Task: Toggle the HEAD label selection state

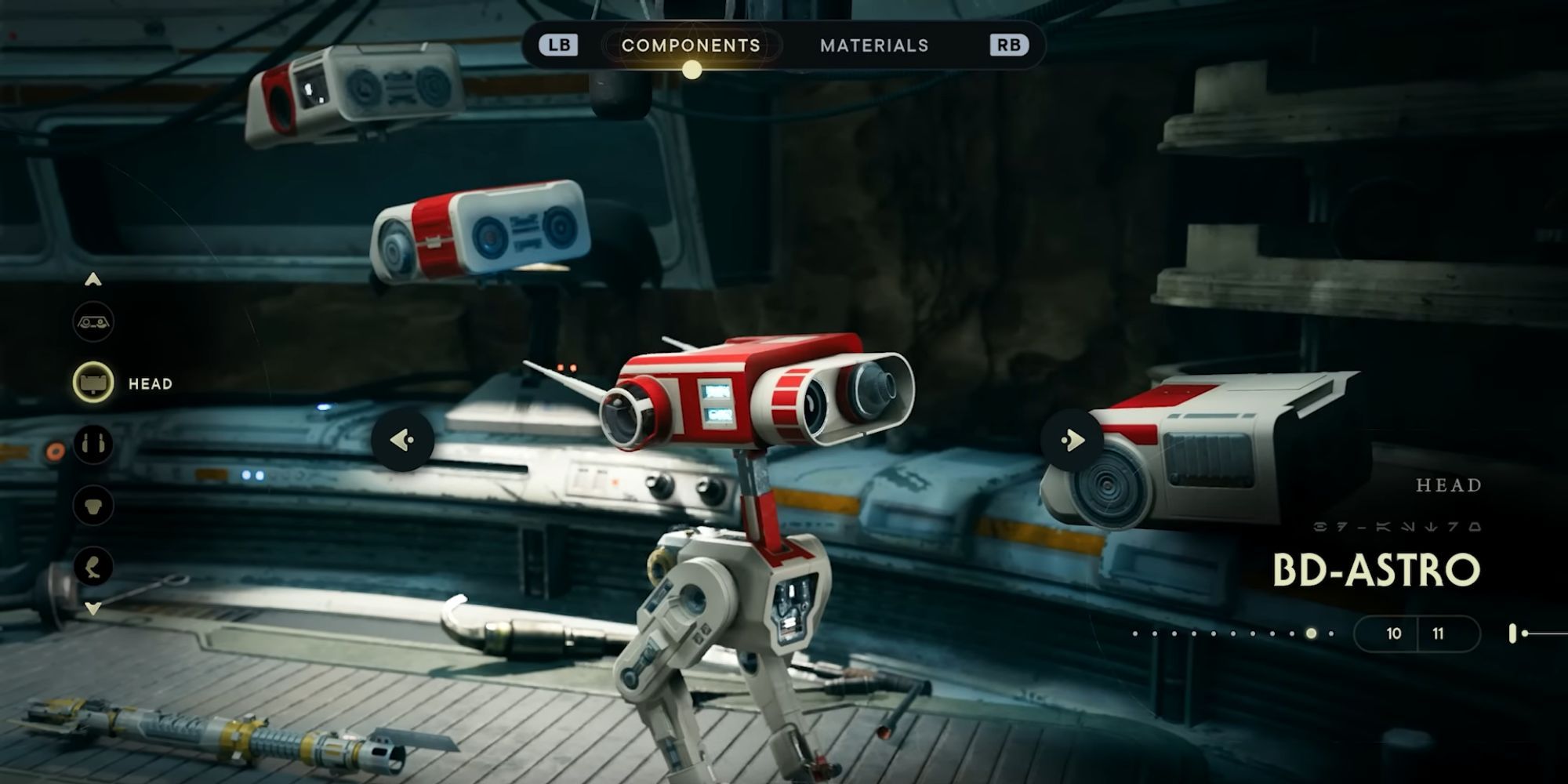Action: click(x=150, y=384)
